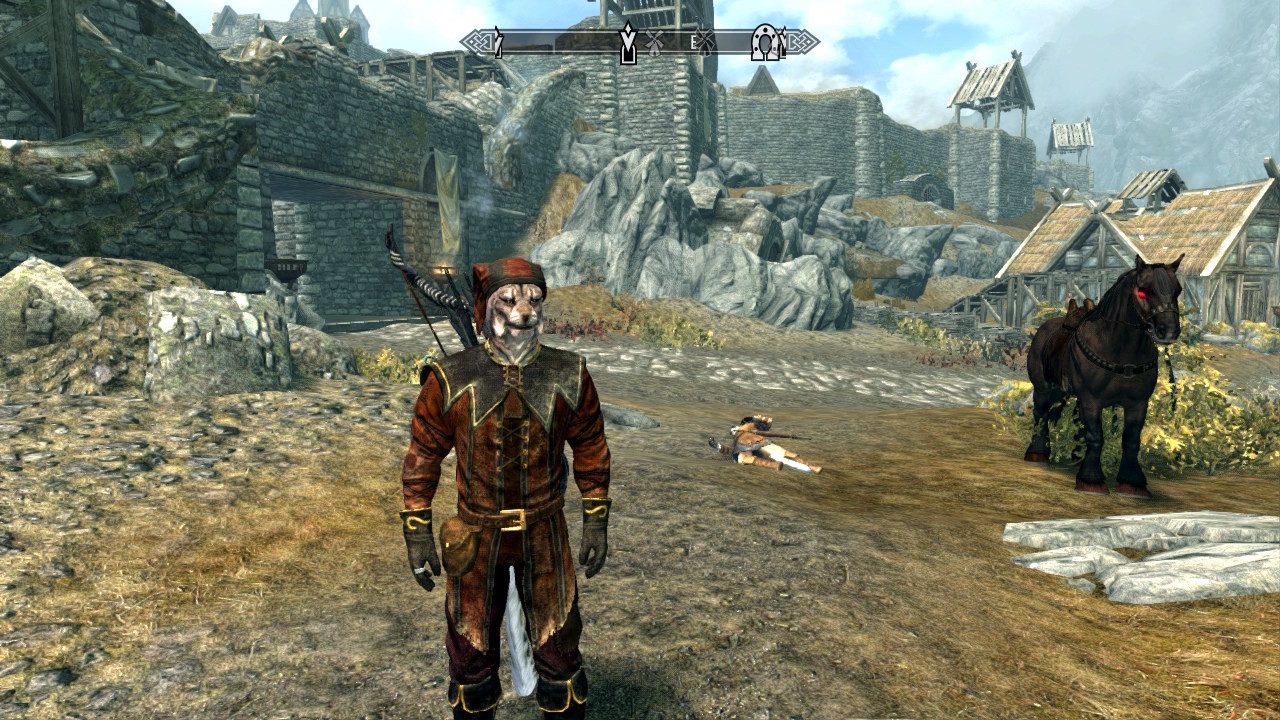Click the darker windmill marker beside the E
Screen dimensions: 1280x720
click(705, 42)
